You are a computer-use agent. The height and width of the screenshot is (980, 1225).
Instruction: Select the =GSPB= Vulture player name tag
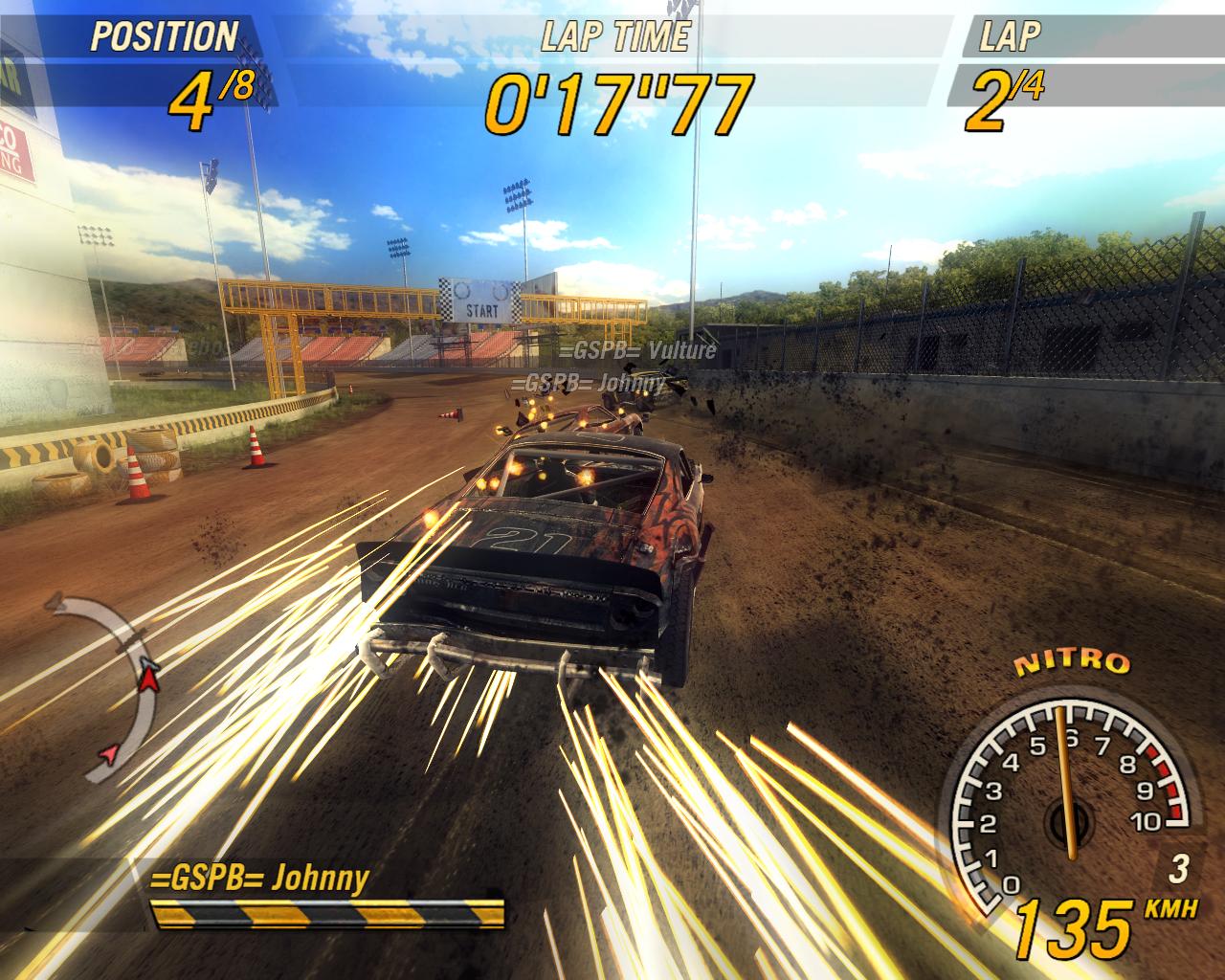(x=637, y=350)
